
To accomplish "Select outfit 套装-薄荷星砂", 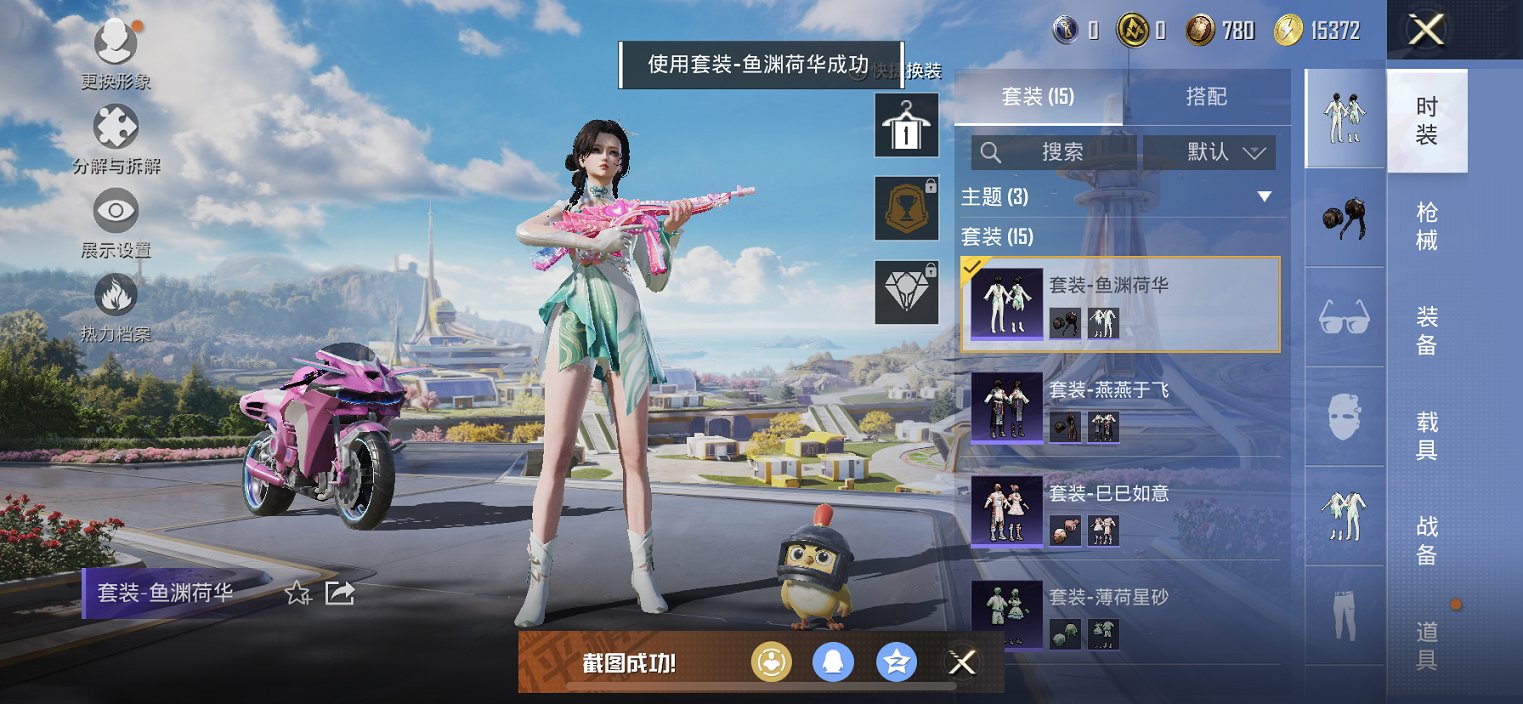I will pos(1120,614).
